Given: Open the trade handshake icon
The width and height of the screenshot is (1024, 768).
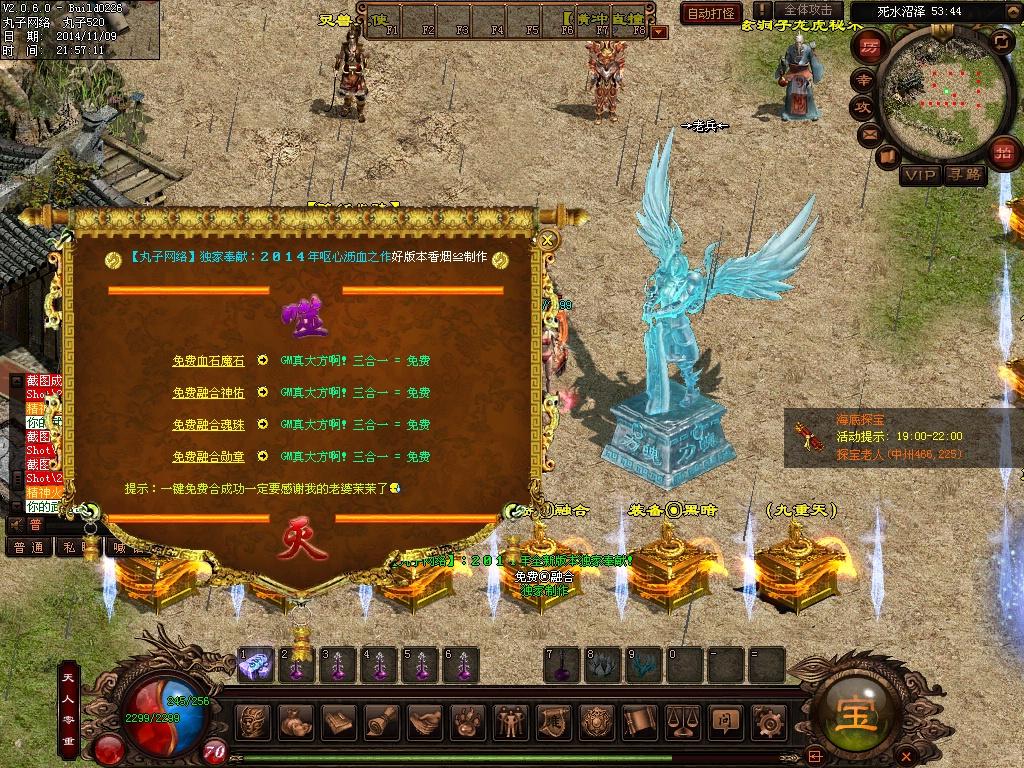Looking at the screenshot, I should [x=426, y=721].
